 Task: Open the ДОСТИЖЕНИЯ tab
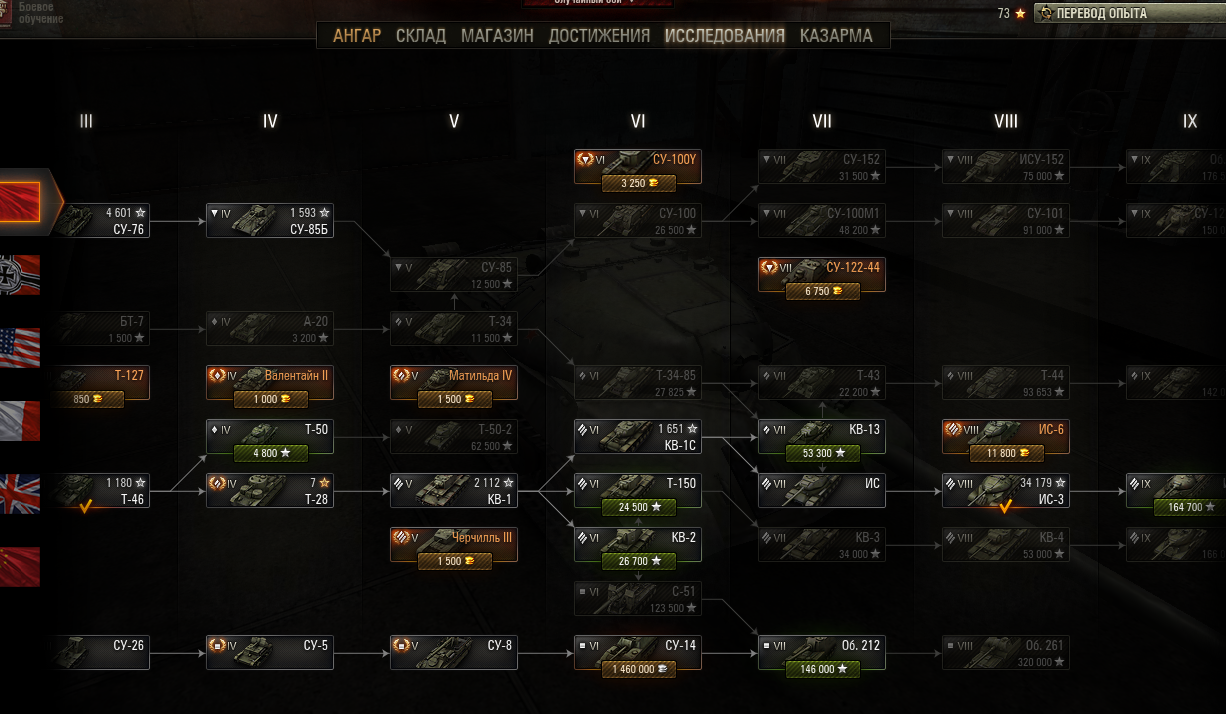coord(599,36)
